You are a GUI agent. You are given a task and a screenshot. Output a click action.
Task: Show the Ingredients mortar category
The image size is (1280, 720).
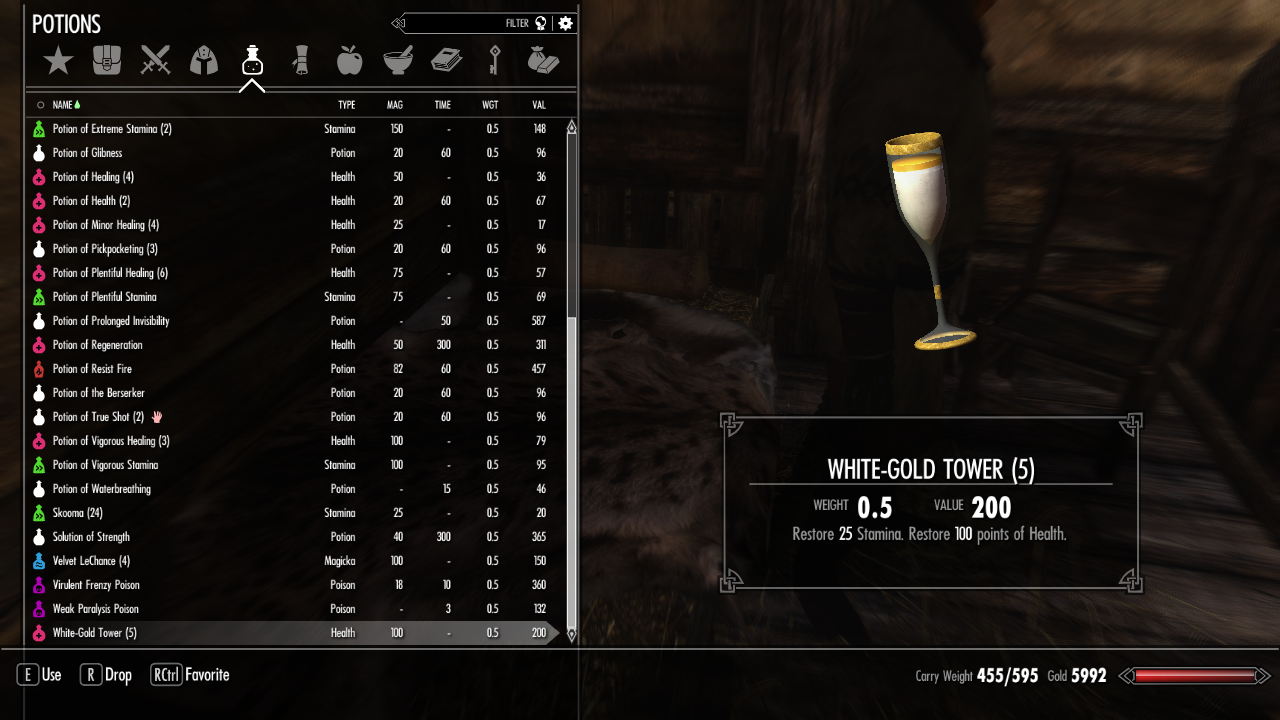point(398,61)
